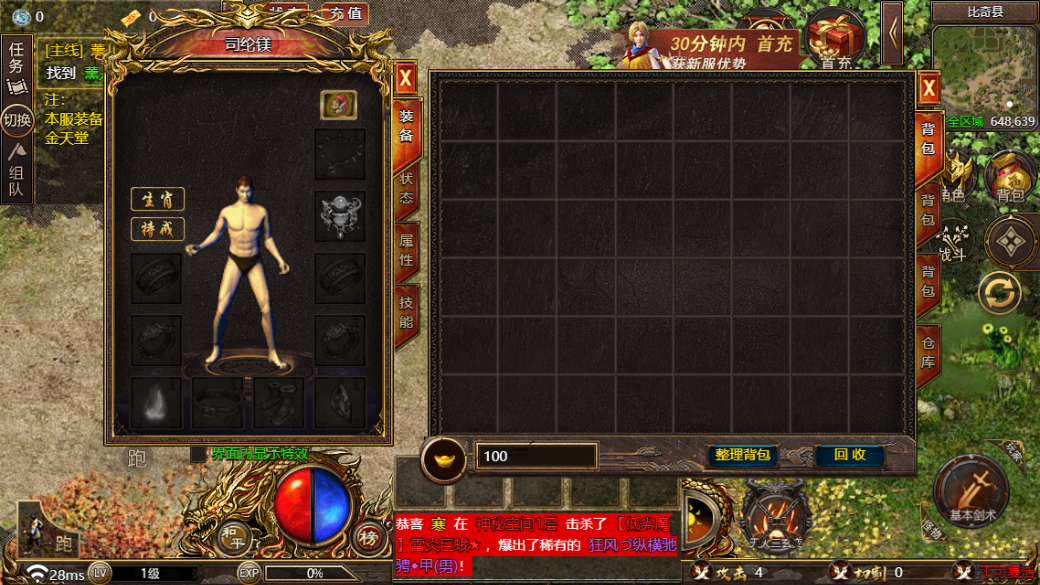
Task: Click the 切换 switch button
Action: [x=17, y=121]
